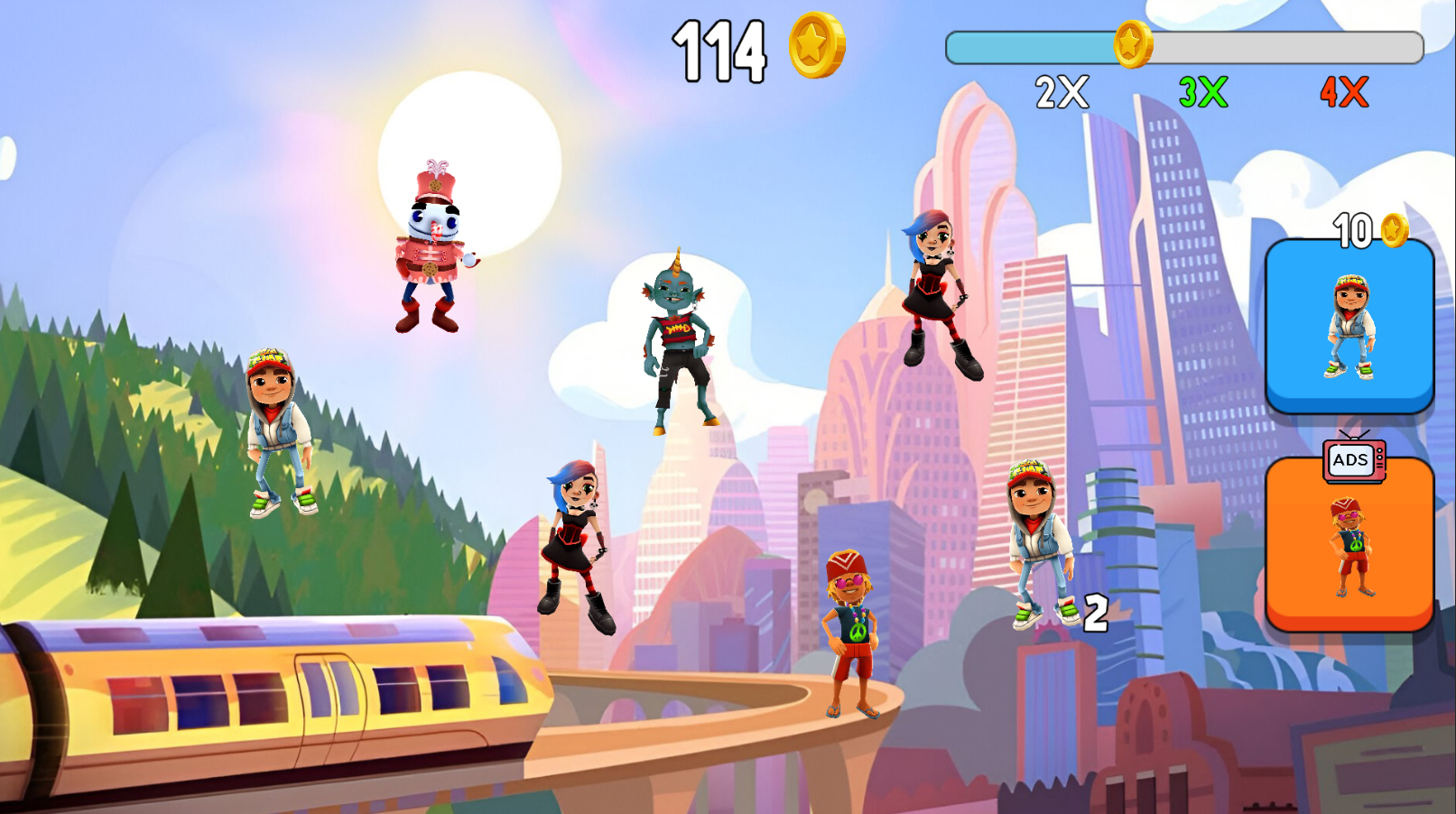Tap Jake standing on the green hillside
The height and width of the screenshot is (814, 1456).
[274, 433]
